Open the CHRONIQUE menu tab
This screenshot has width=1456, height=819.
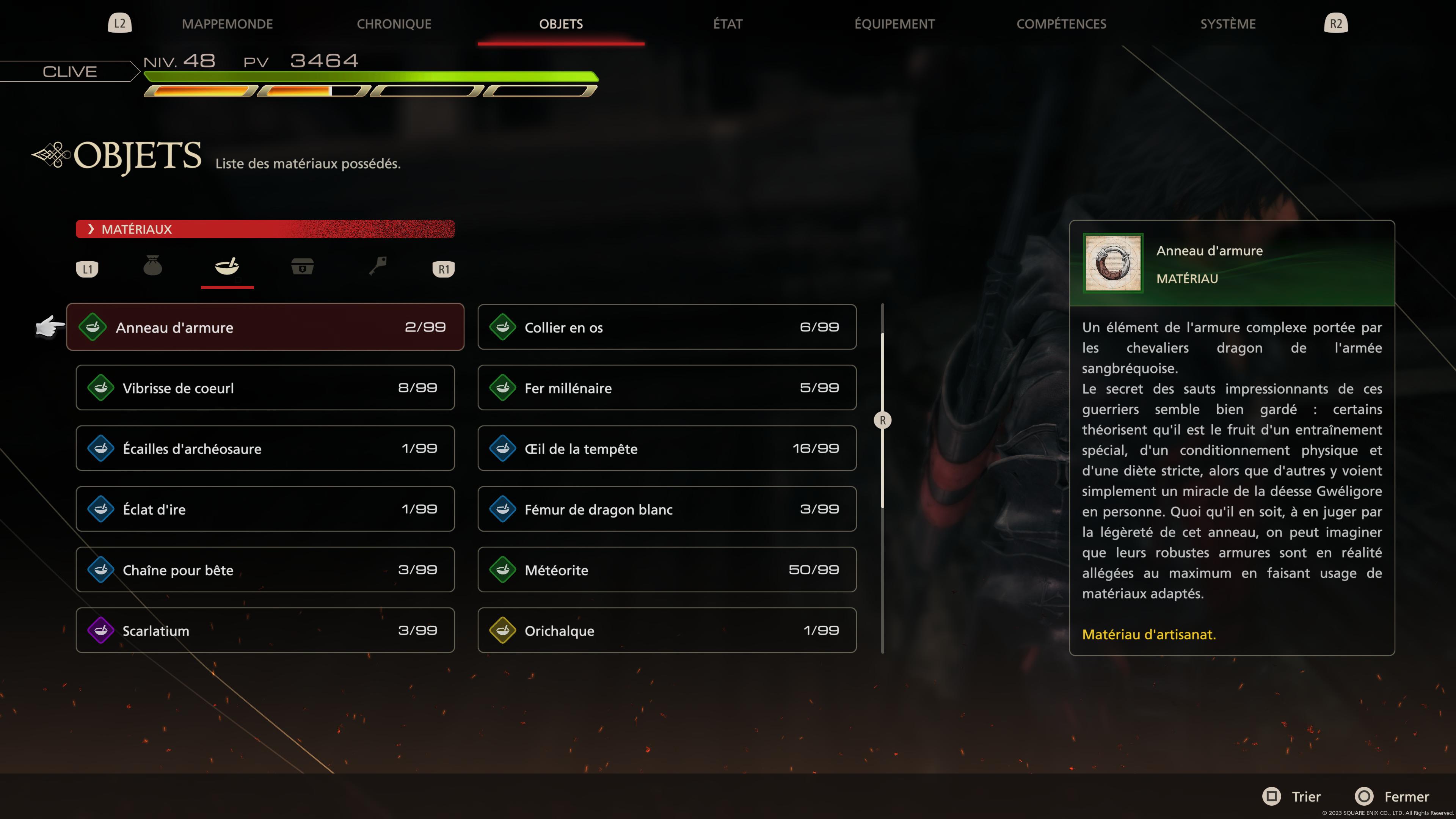point(394,24)
